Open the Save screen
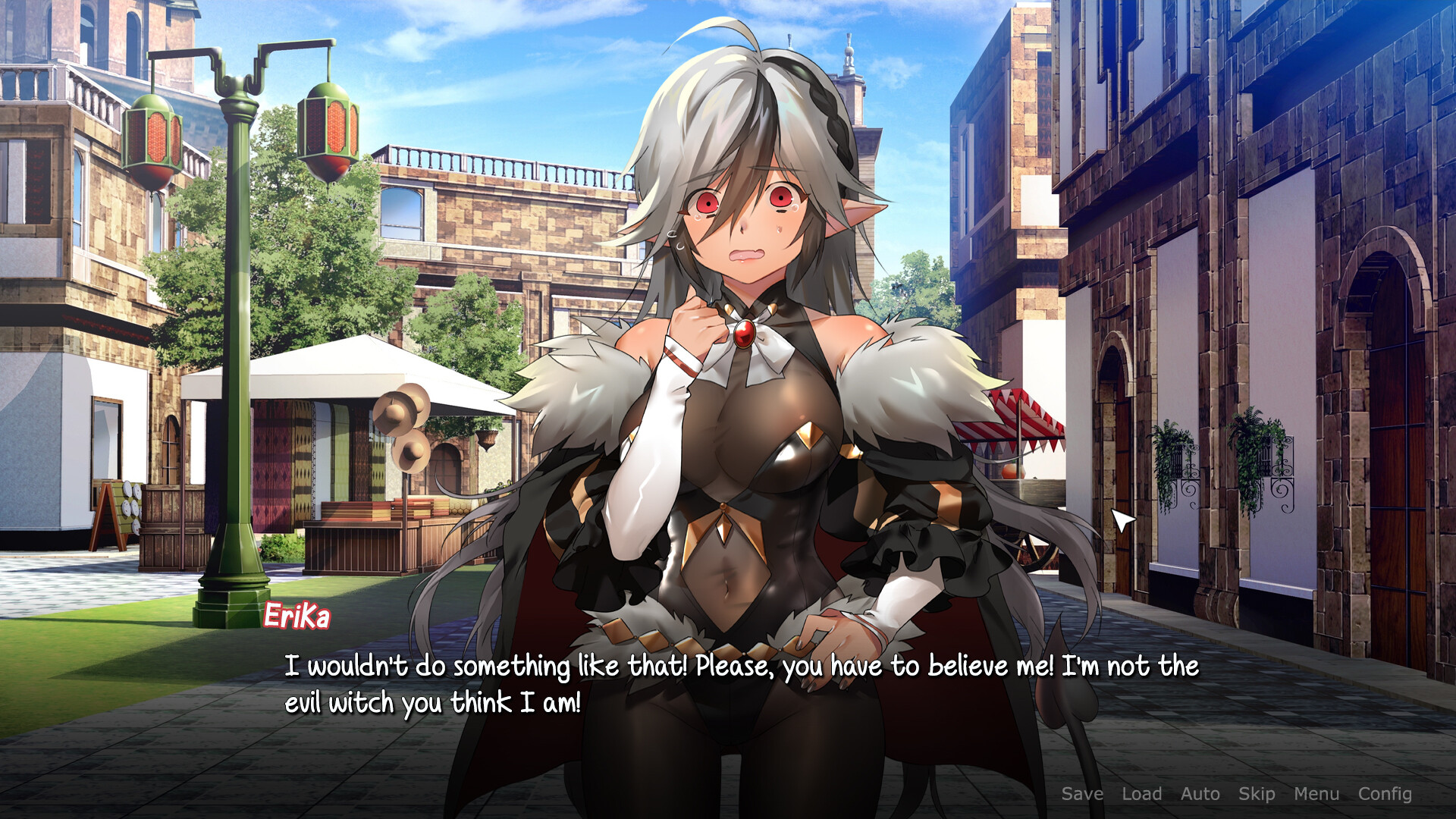Screen dimensions: 1456x819 [1082, 794]
